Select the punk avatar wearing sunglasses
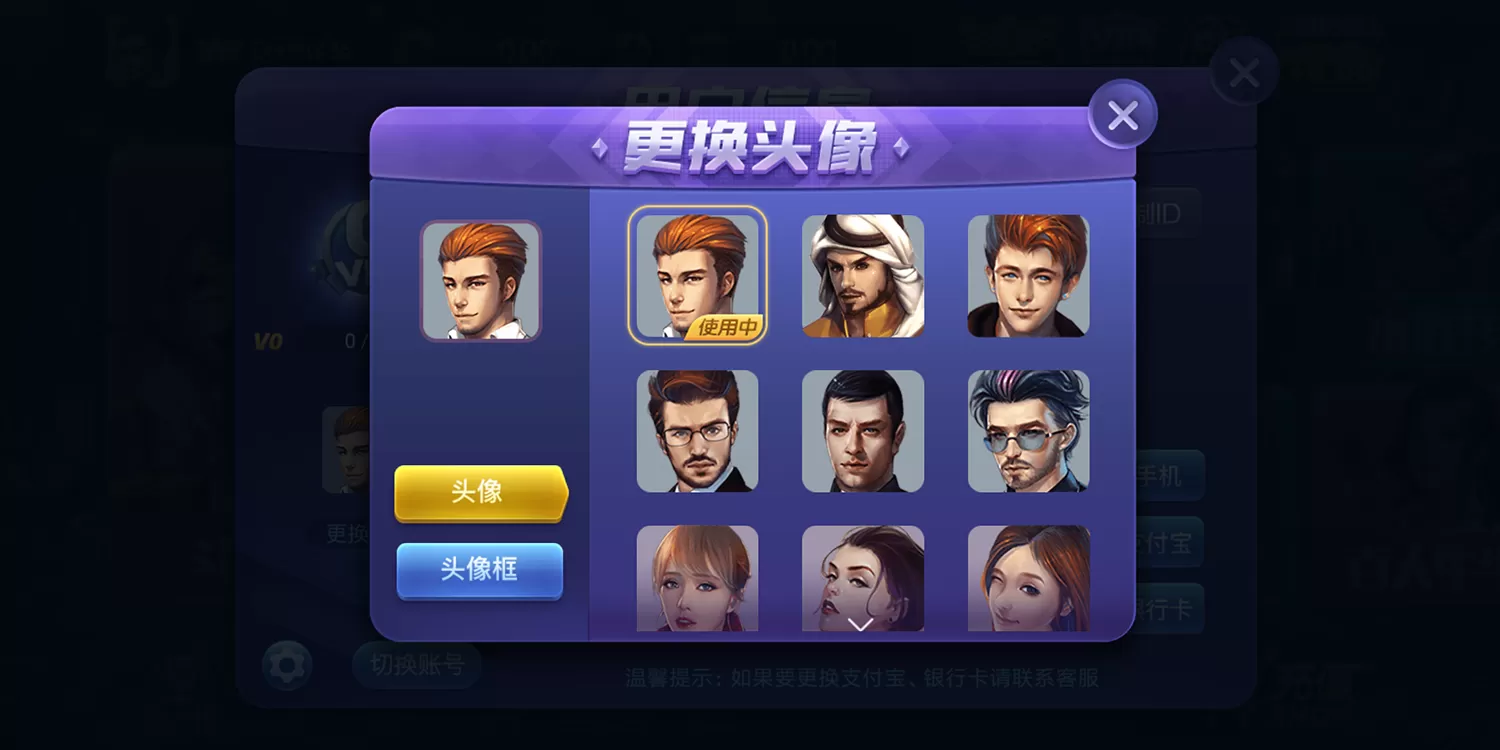The height and width of the screenshot is (750, 1500). tap(1029, 430)
